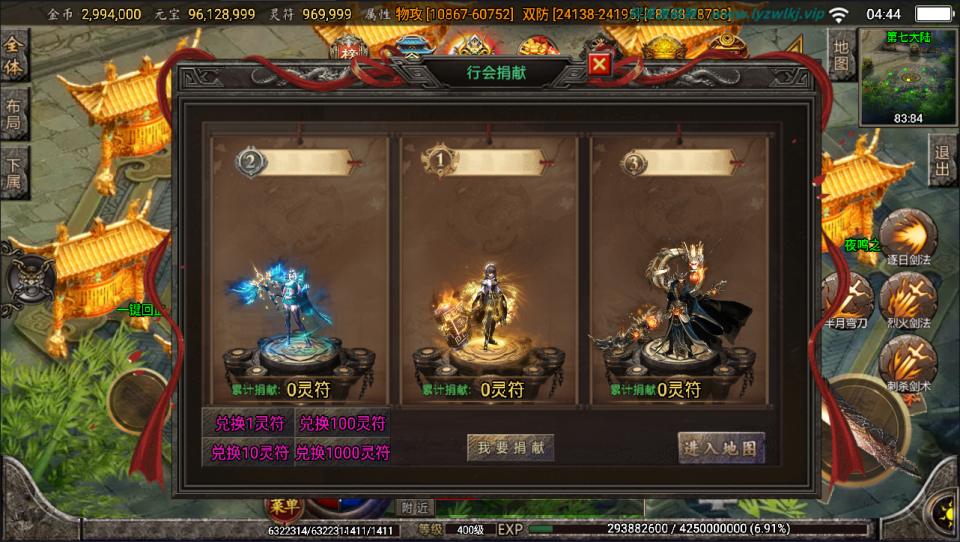This screenshot has height=542, width=960.
Task: Exchange 1000 灵符 talismans
Action: 342,452
